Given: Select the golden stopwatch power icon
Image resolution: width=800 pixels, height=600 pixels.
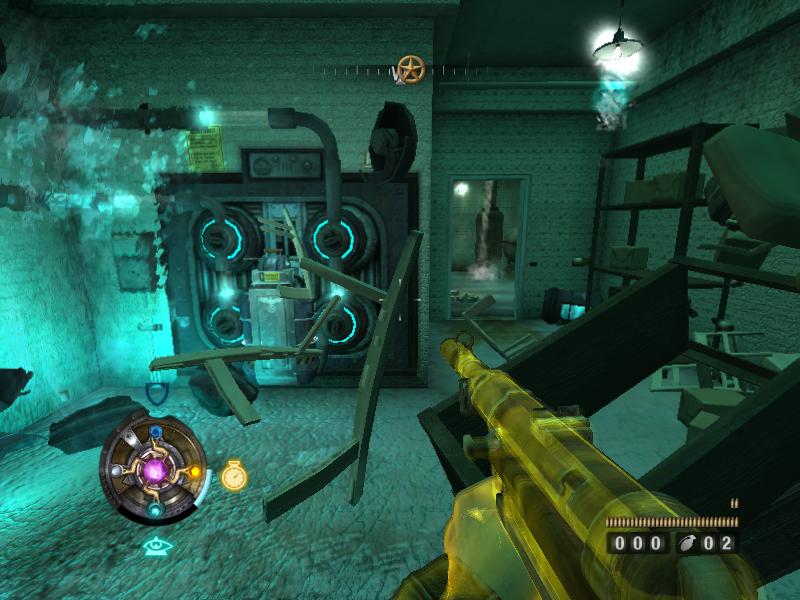Looking at the screenshot, I should 233,475.
